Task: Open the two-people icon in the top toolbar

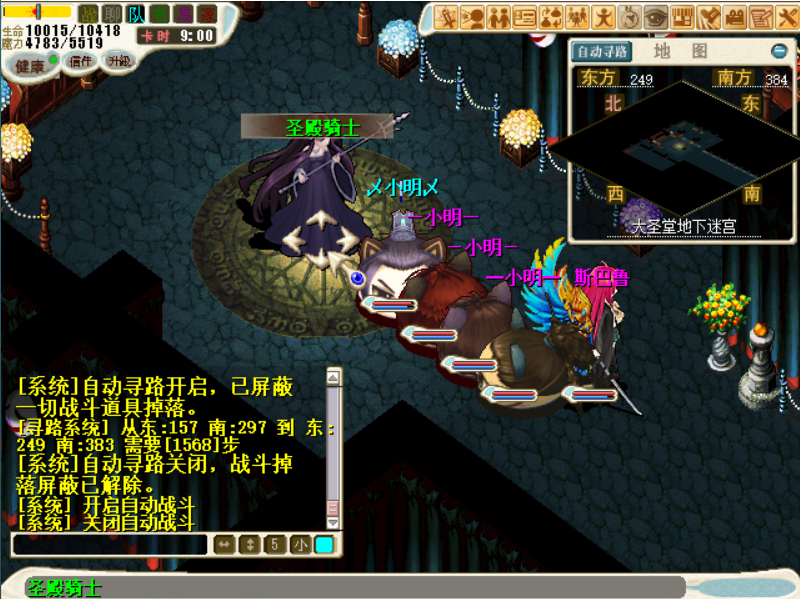Action: [499, 17]
